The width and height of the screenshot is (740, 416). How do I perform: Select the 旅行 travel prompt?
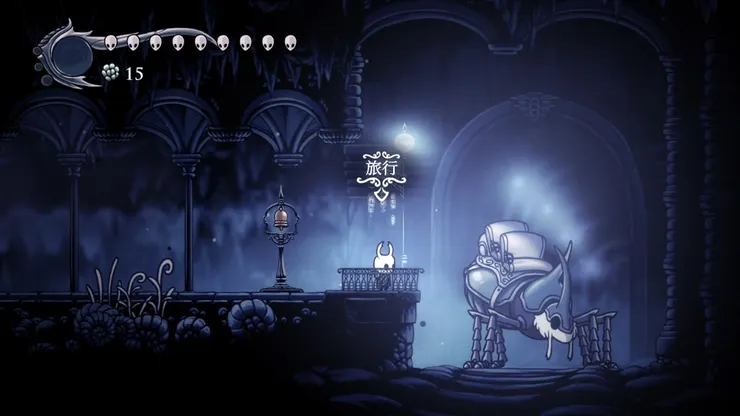tap(382, 167)
